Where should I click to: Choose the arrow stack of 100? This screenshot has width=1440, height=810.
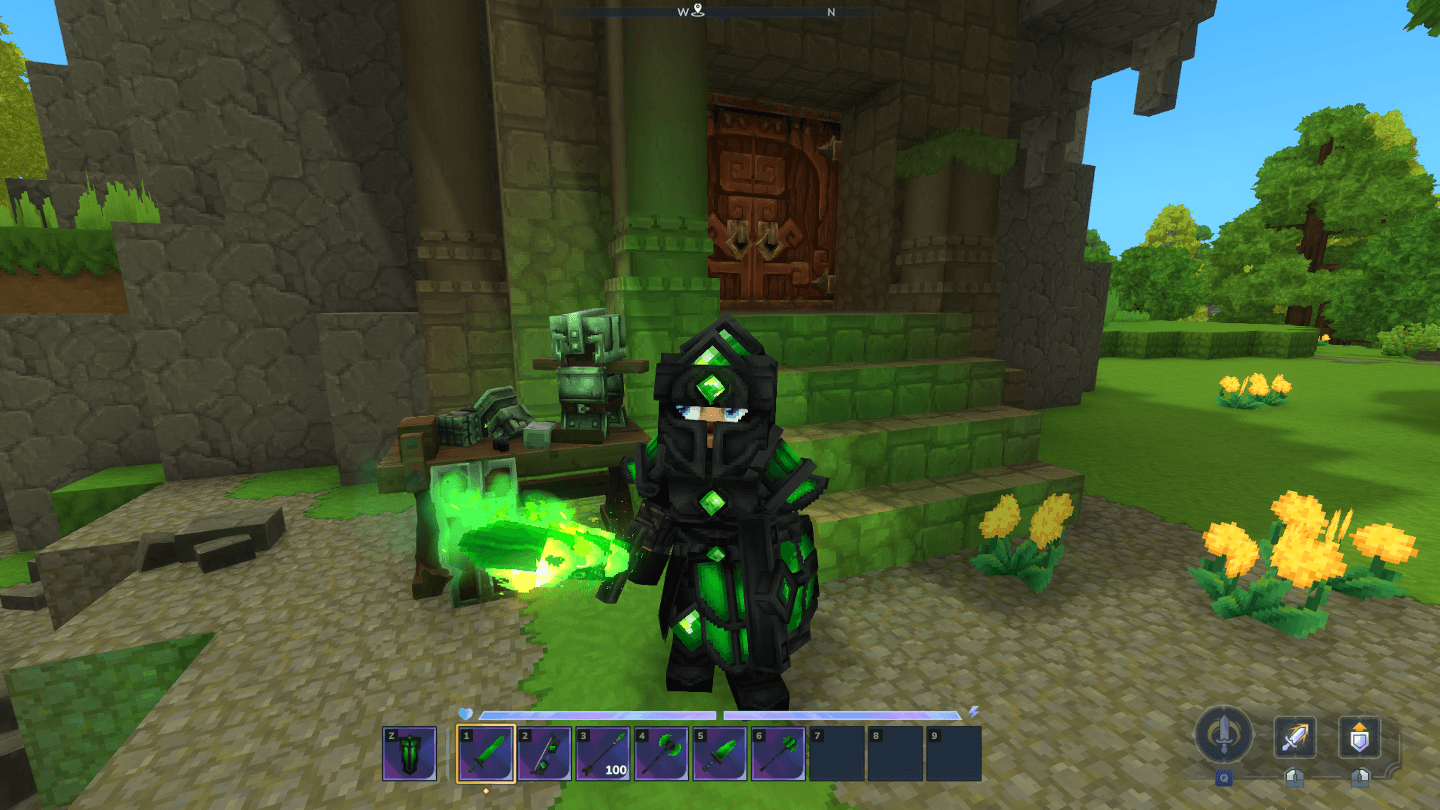point(603,753)
